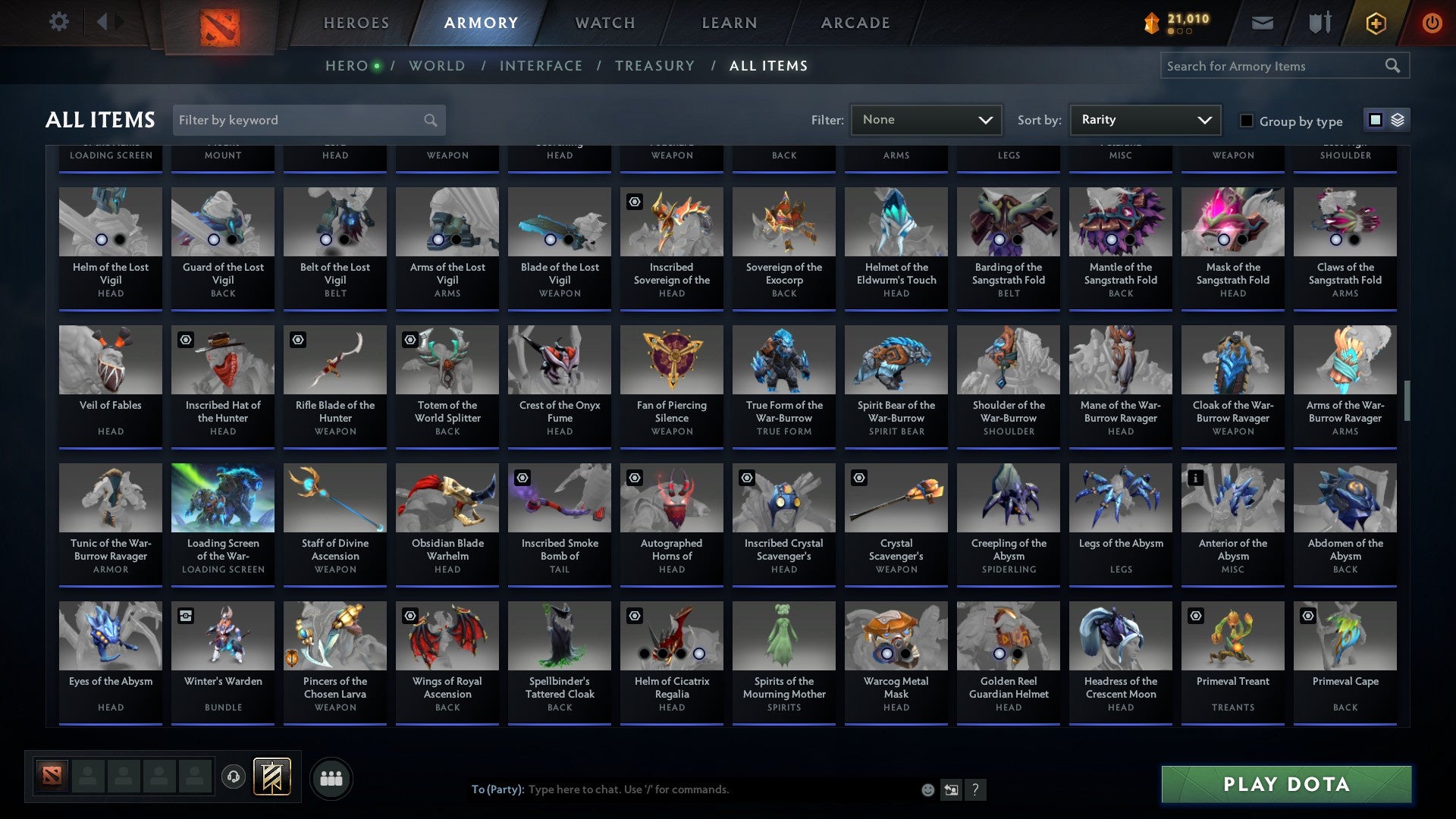Open the friends list icon near chat
The image size is (1456, 819).
tap(331, 777)
